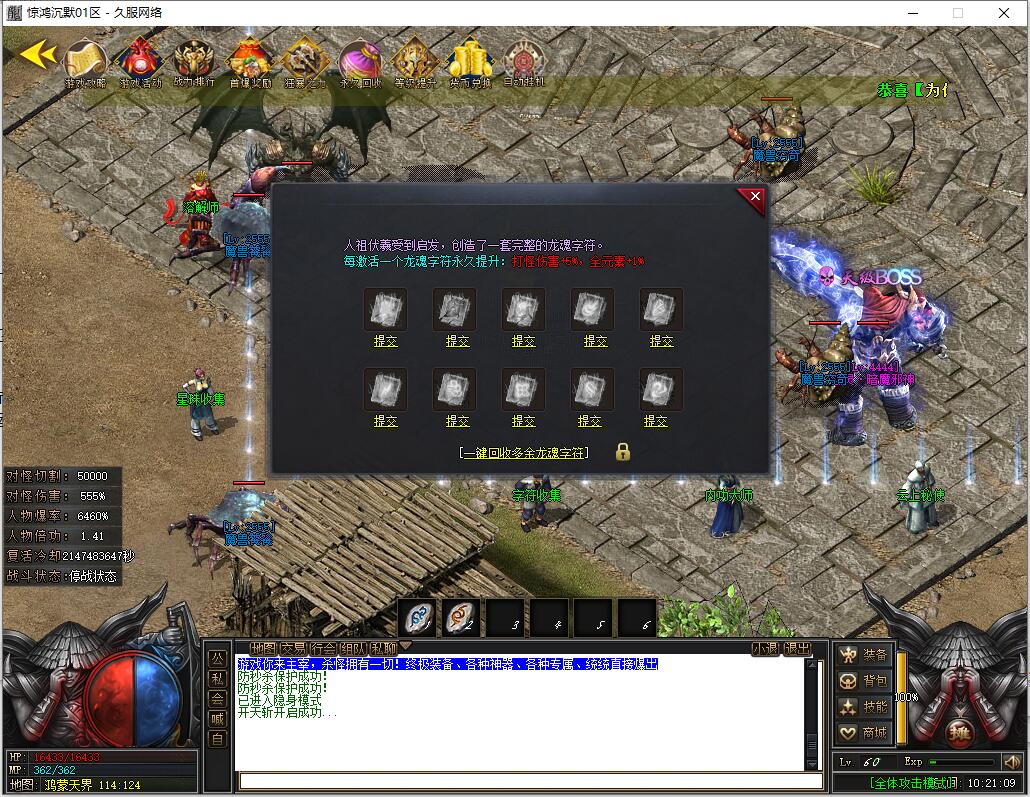Open the 技能 skills panel
Viewport: 1030px width, 797px height.
point(865,707)
